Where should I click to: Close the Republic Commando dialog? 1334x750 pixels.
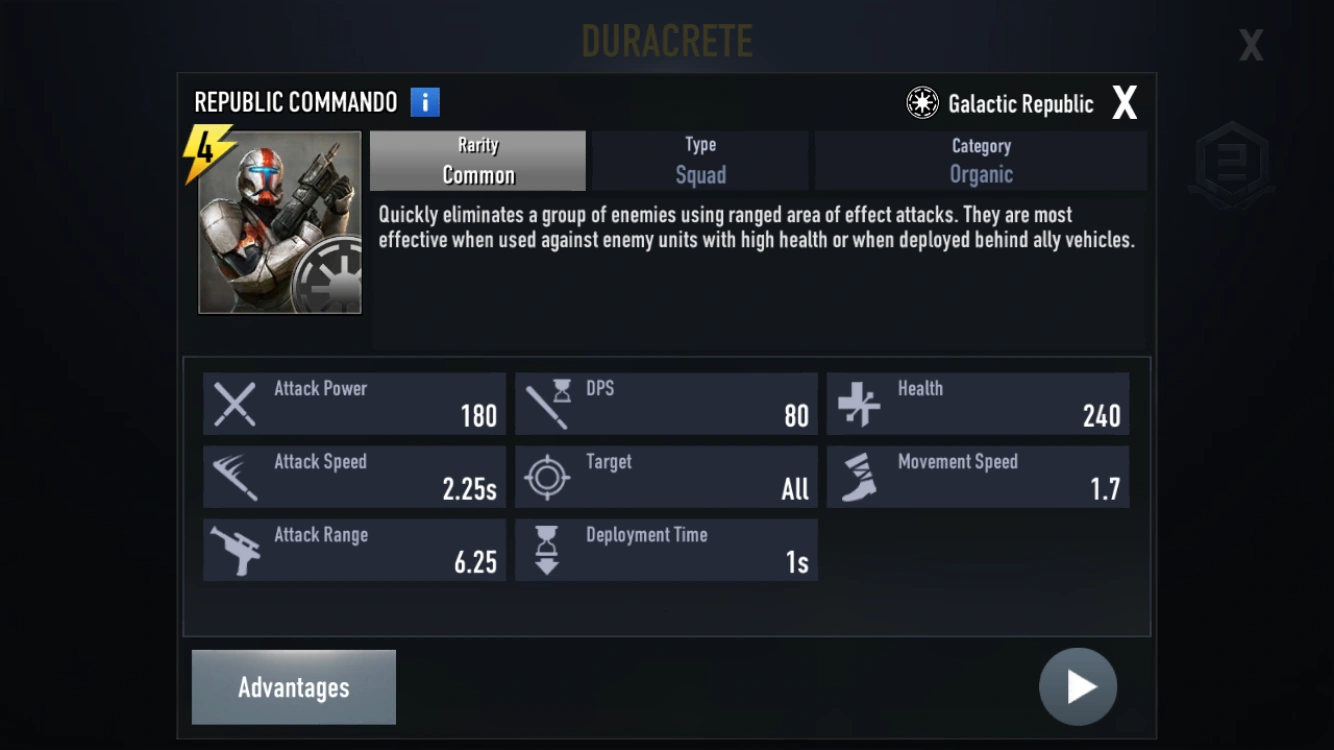click(x=1124, y=101)
